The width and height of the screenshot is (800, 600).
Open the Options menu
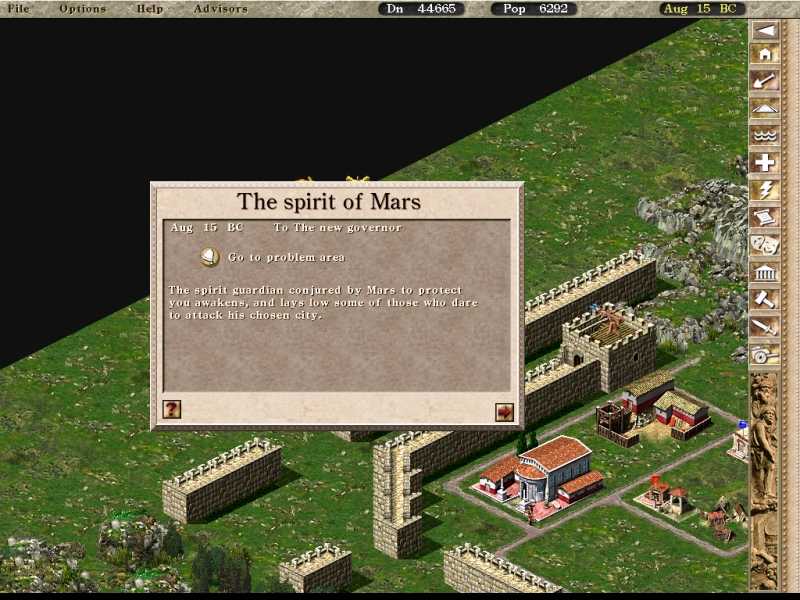(x=82, y=9)
